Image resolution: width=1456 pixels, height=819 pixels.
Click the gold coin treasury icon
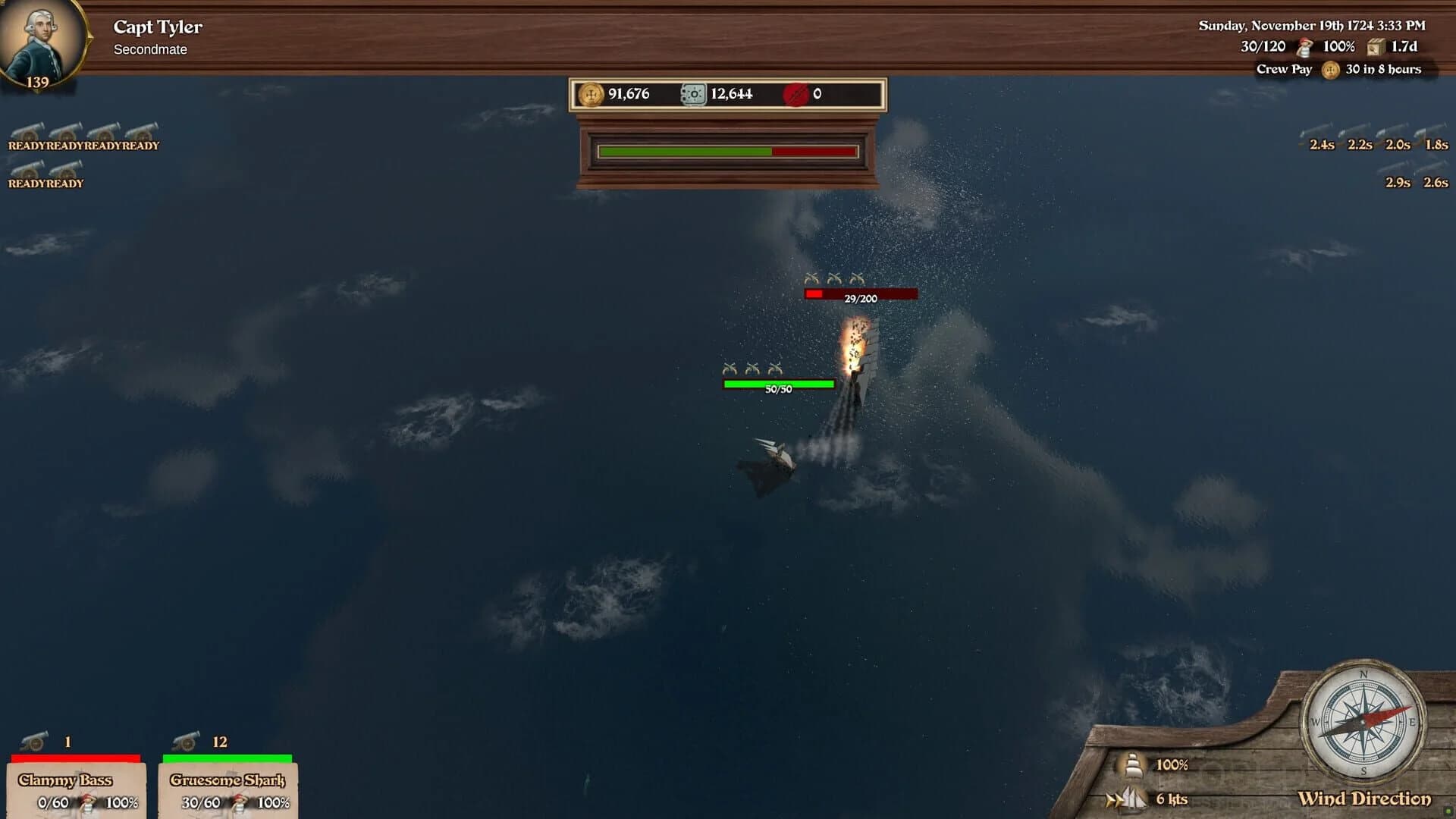591,94
